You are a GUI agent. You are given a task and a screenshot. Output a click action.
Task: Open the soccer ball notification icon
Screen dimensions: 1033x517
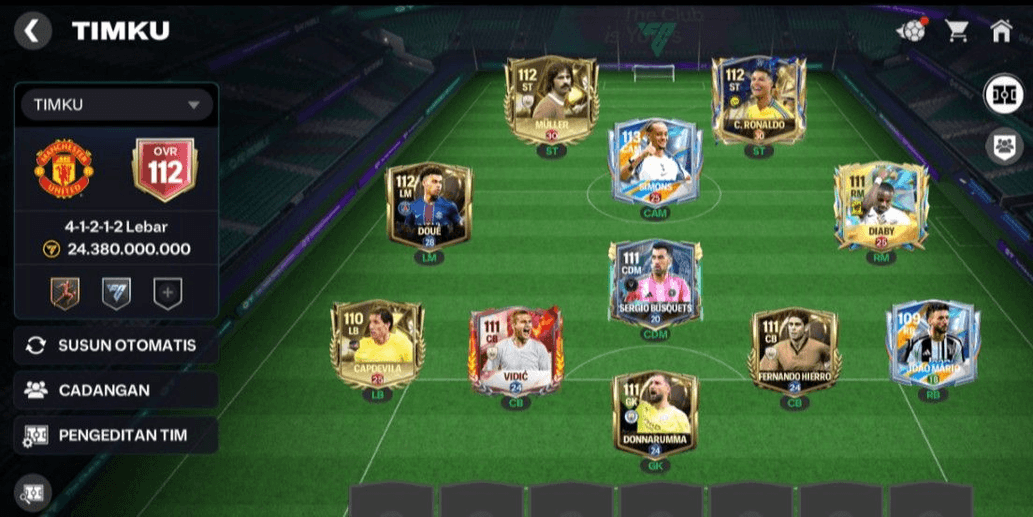(911, 31)
